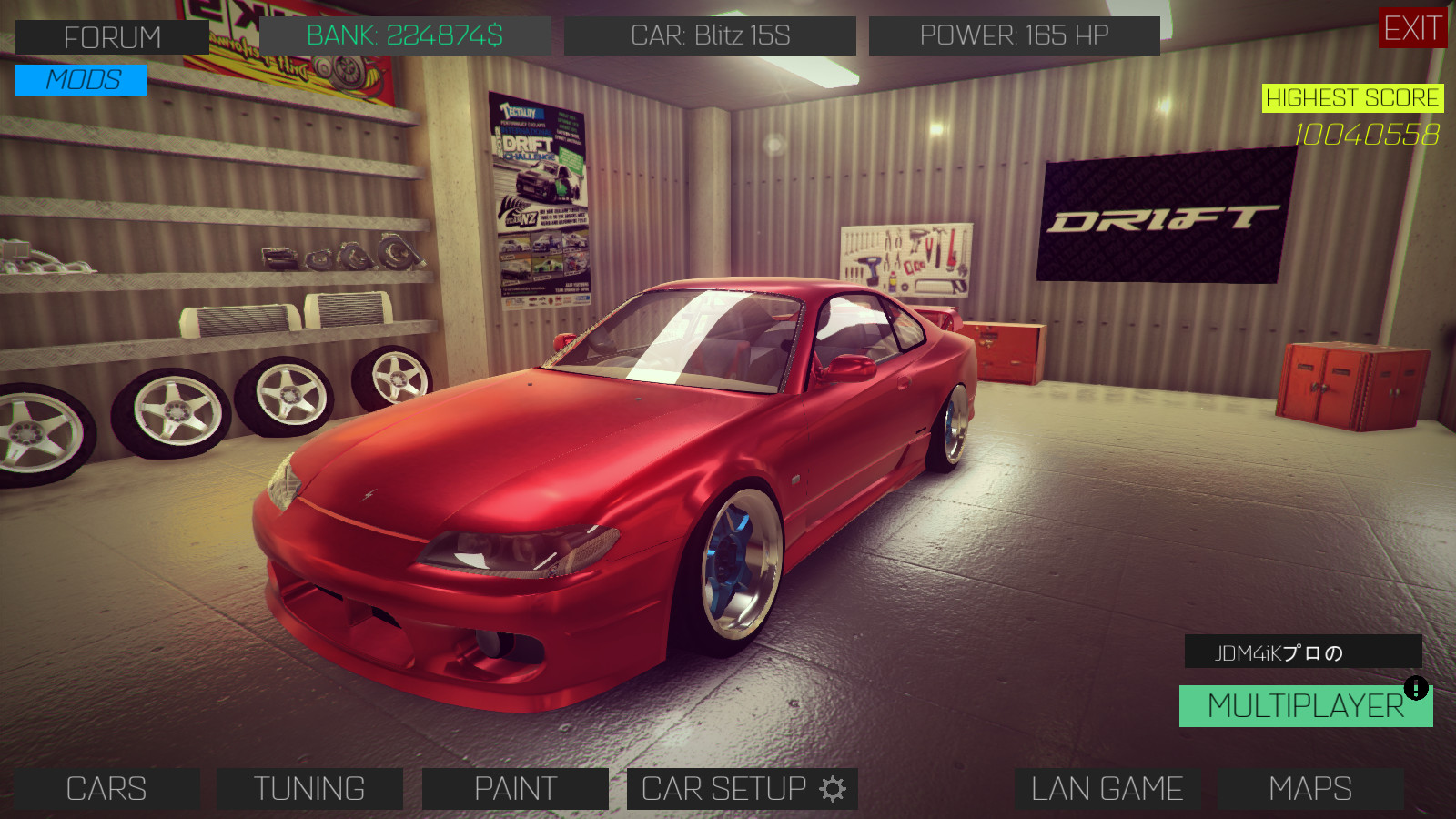This screenshot has width=1456, height=819.
Task: Expand the TUNING options
Action: (x=310, y=788)
